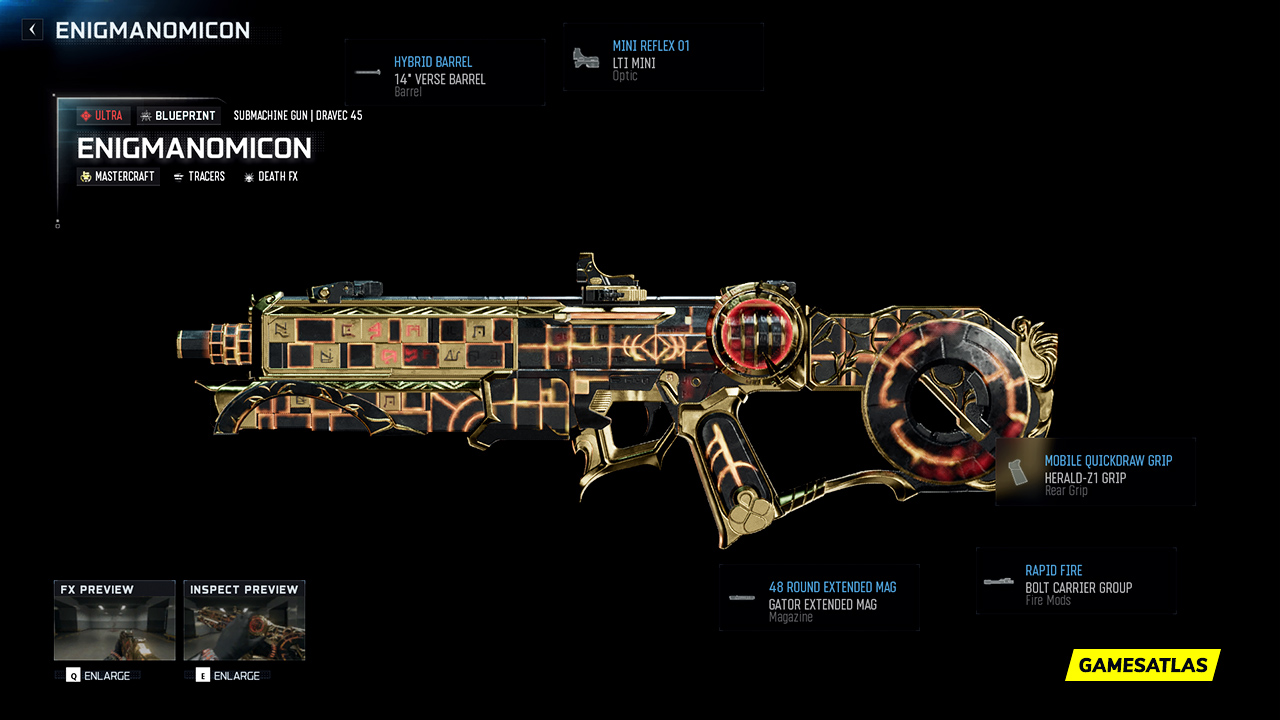Toggle the Tracers feature
1280x720 pixels.
pos(198,176)
